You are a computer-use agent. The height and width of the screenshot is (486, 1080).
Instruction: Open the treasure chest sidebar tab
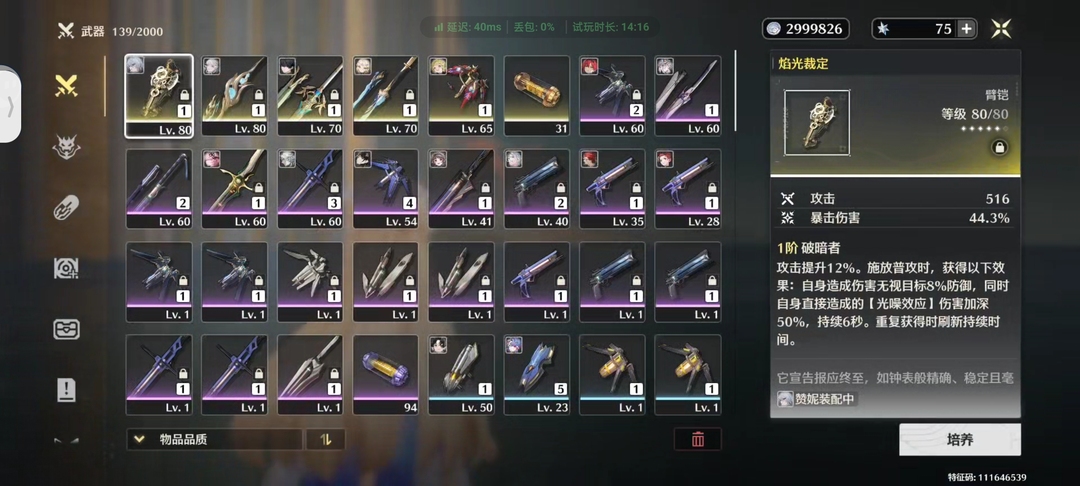tap(67, 330)
